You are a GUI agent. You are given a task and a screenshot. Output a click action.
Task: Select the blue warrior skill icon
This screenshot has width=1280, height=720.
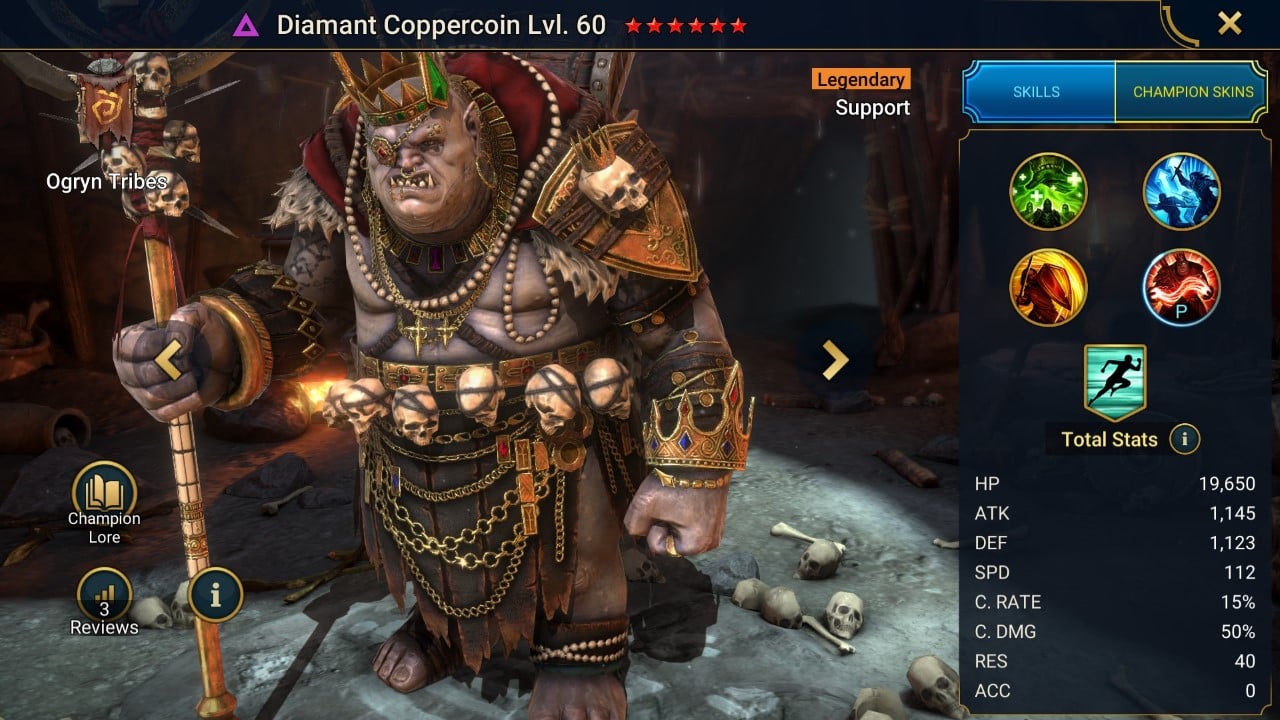1181,191
